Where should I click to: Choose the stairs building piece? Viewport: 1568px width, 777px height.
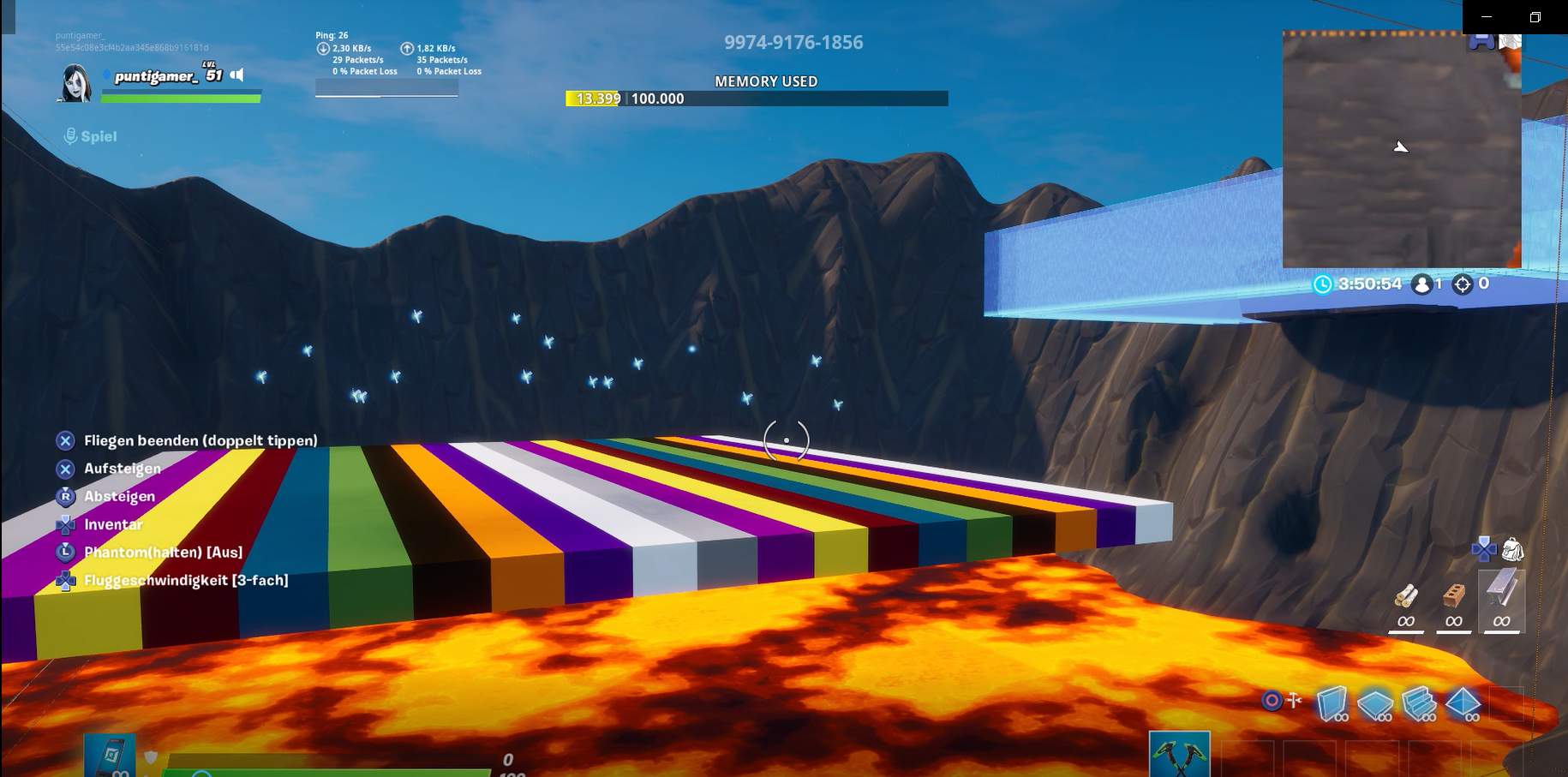[1419, 703]
